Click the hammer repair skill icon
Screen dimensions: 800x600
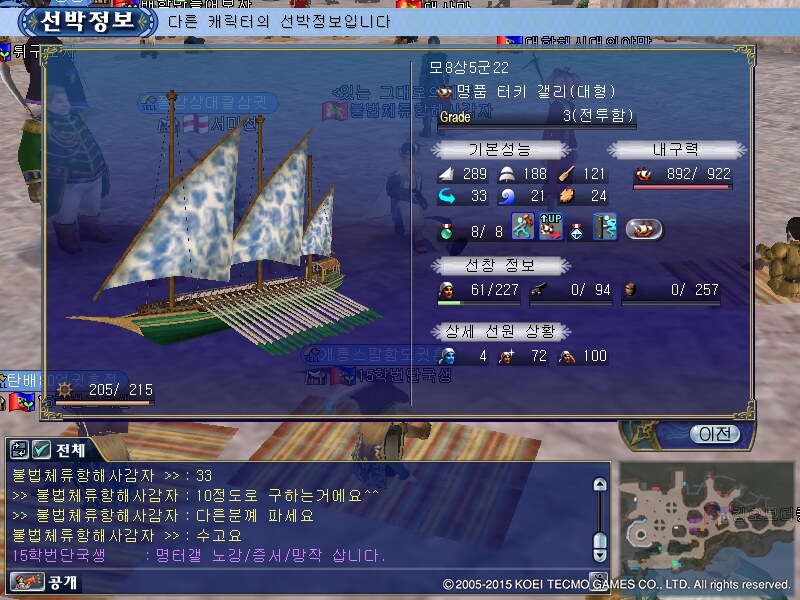[523, 226]
